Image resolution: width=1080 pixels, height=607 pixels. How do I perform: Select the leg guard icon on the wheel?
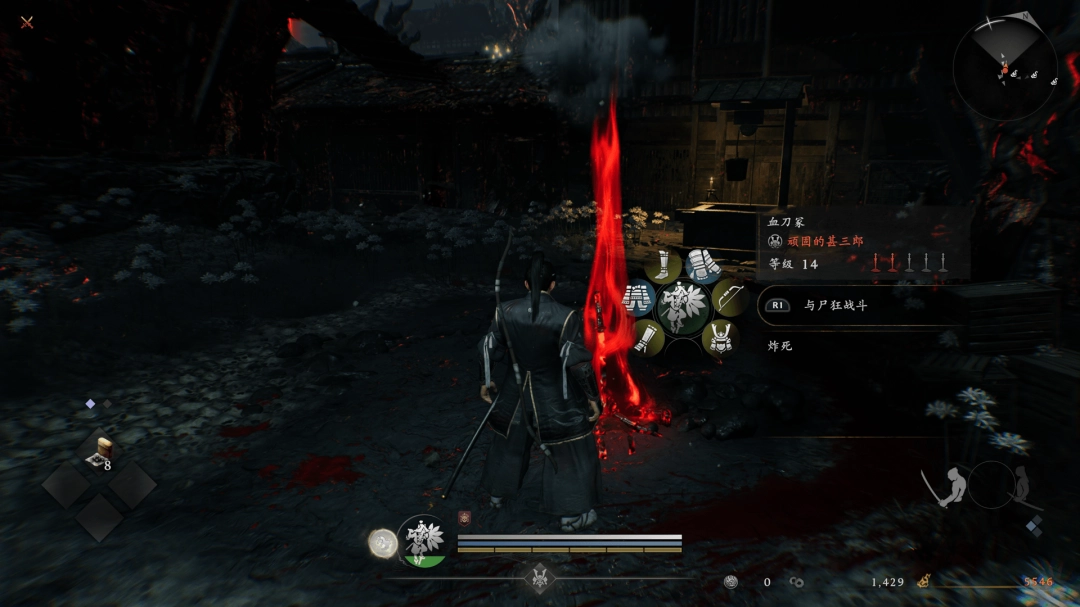click(x=648, y=337)
